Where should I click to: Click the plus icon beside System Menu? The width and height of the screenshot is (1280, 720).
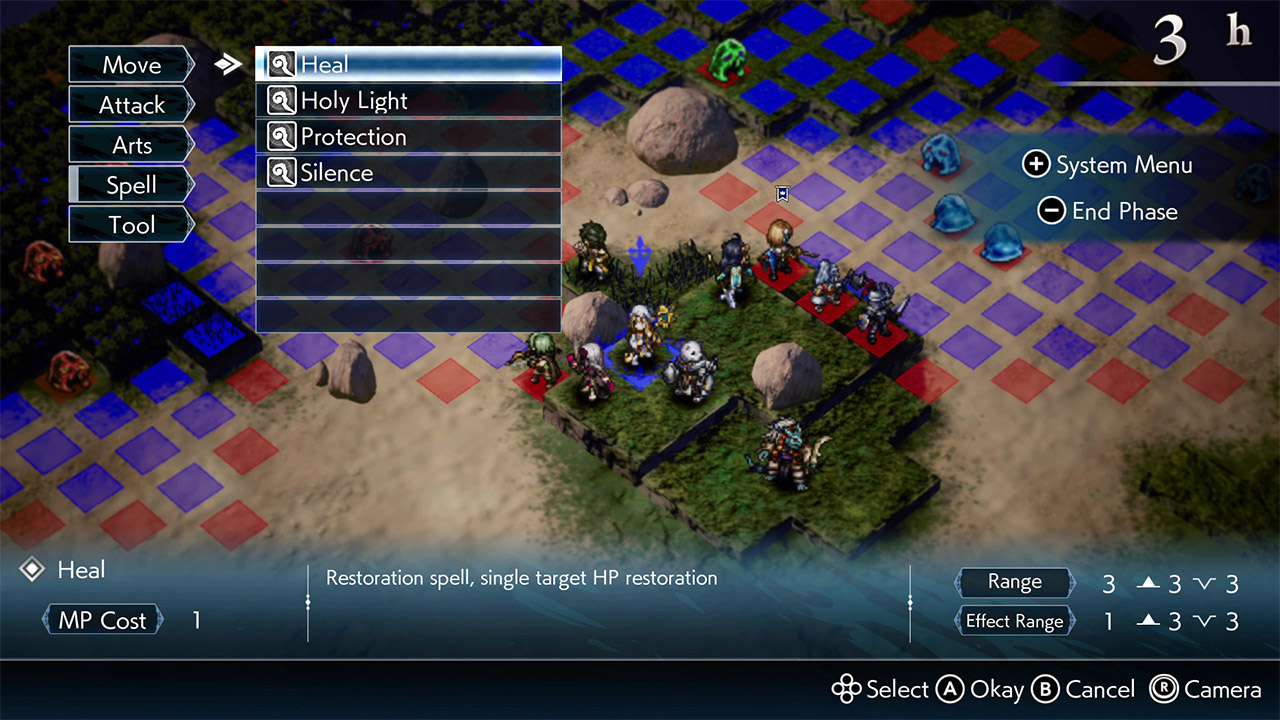pos(1035,164)
